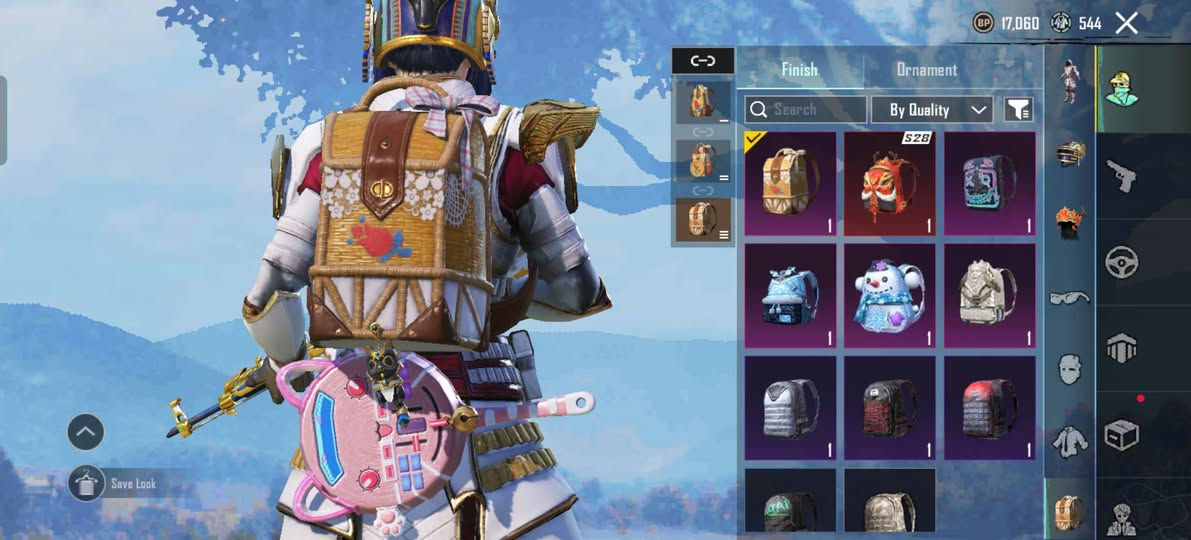Toggle the link chain button above backpack levels
Viewport: 1191px width, 540px height.
(703, 60)
